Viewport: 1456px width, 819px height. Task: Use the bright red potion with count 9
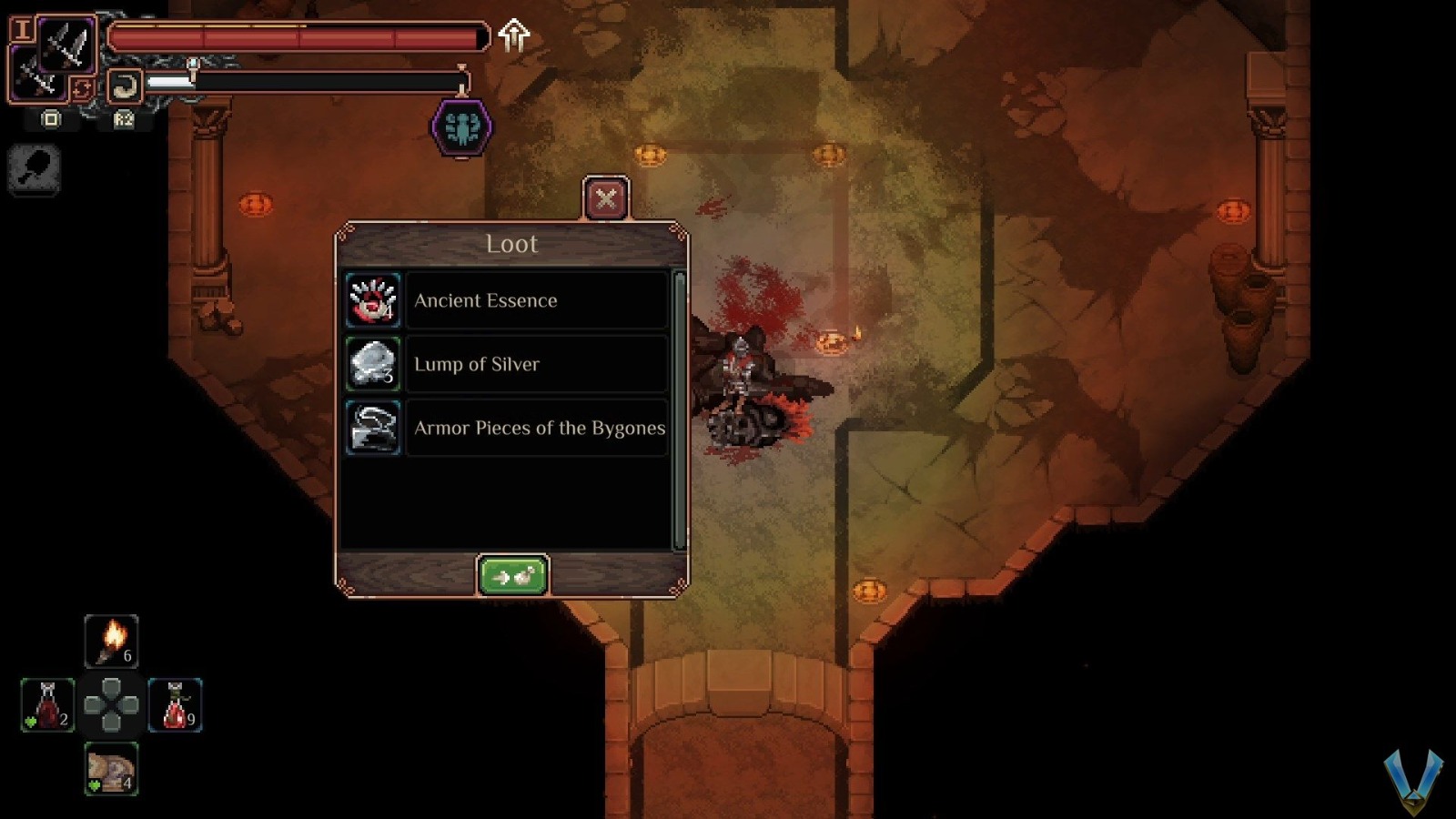pyautogui.click(x=175, y=705)
